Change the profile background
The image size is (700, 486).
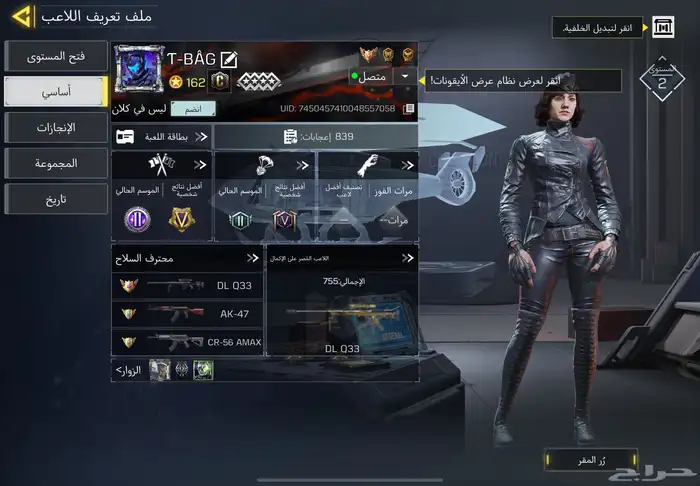(x=663, y=28)
